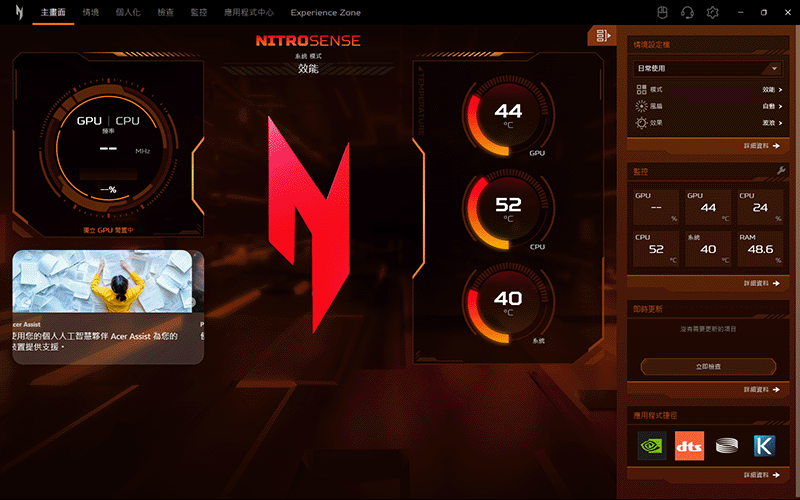
Task: Open the wrench settings in the 監控 panel
Action: 781,171
